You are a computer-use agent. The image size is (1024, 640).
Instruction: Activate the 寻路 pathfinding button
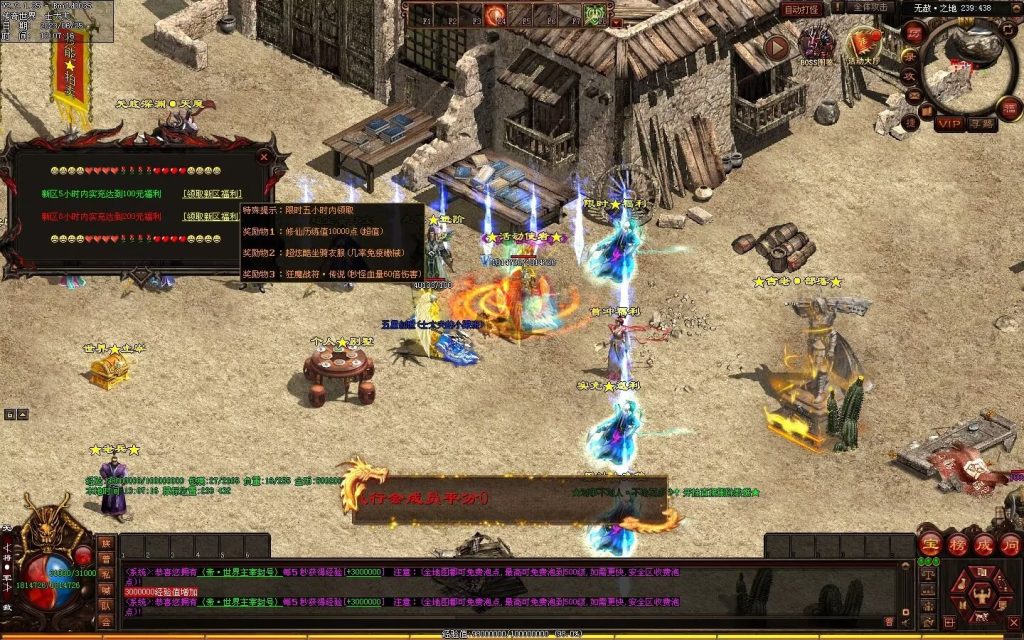coord(981,123)
